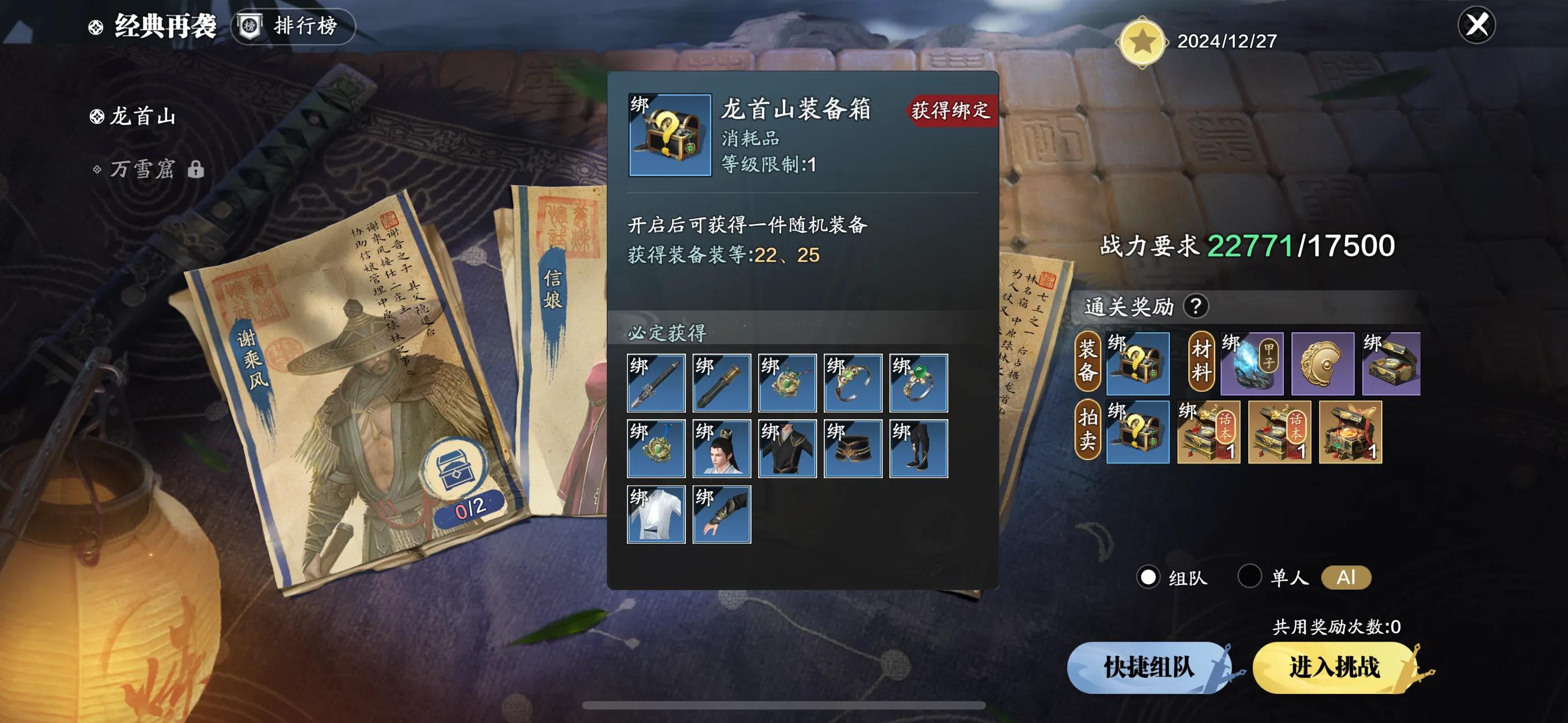This screenshot has width=1568, height=723.
Task: View the dark sword weapon item
Action: pyautogui.click(x=656, y=383)
